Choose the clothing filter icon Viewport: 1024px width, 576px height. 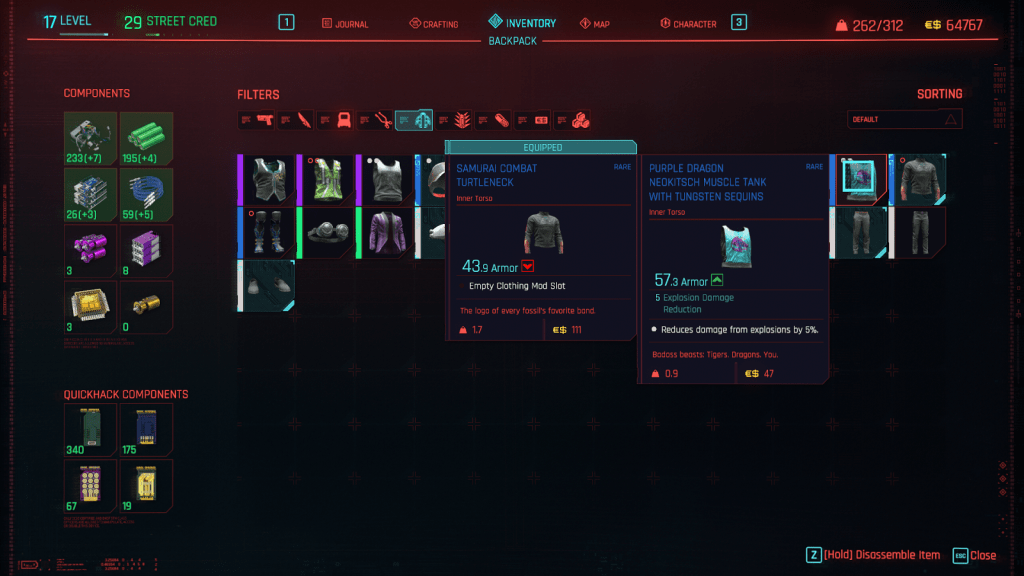pyautogui.click(x=422, y=120)
